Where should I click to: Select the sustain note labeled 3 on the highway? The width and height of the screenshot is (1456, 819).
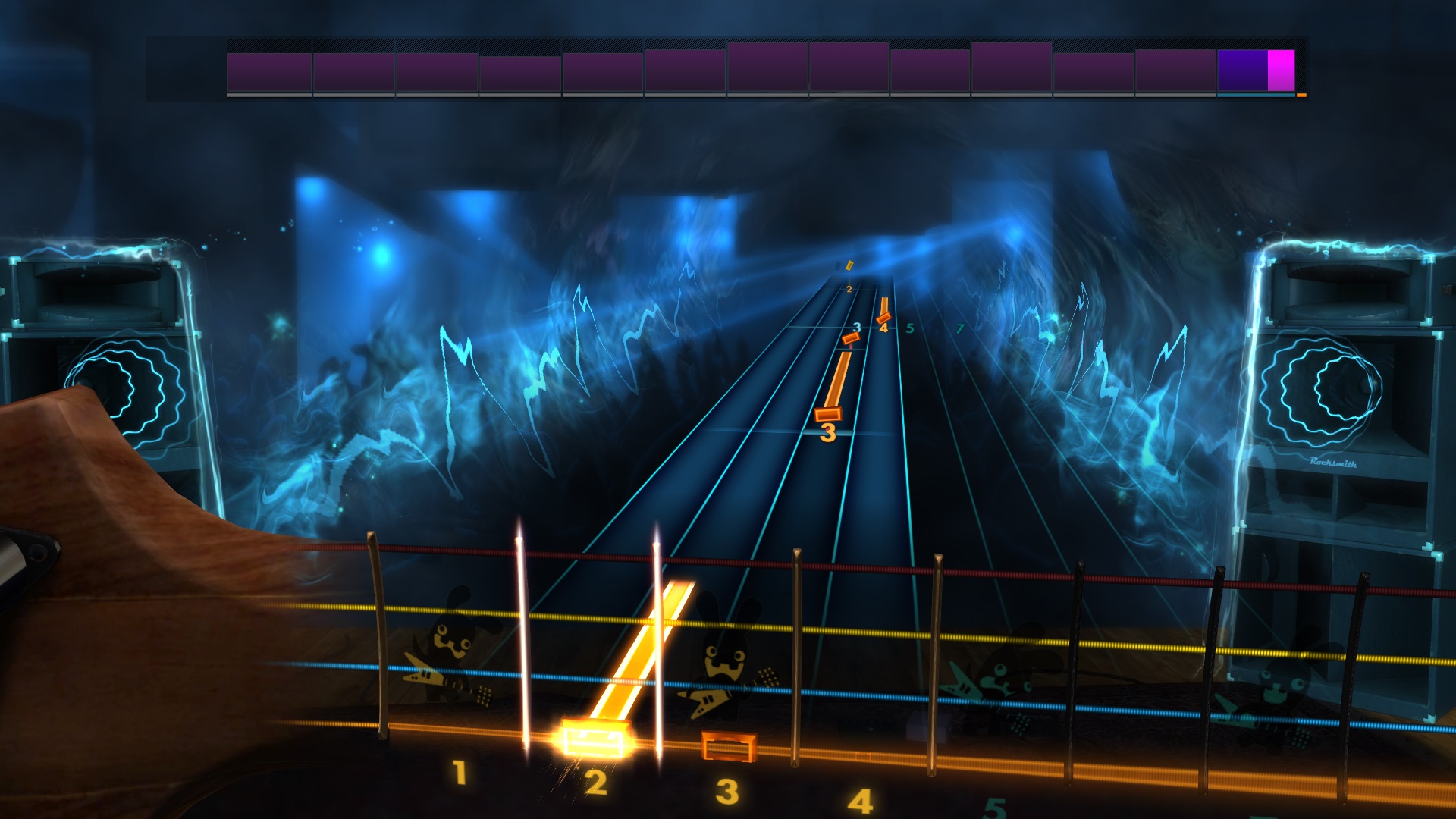pos(830,413)
